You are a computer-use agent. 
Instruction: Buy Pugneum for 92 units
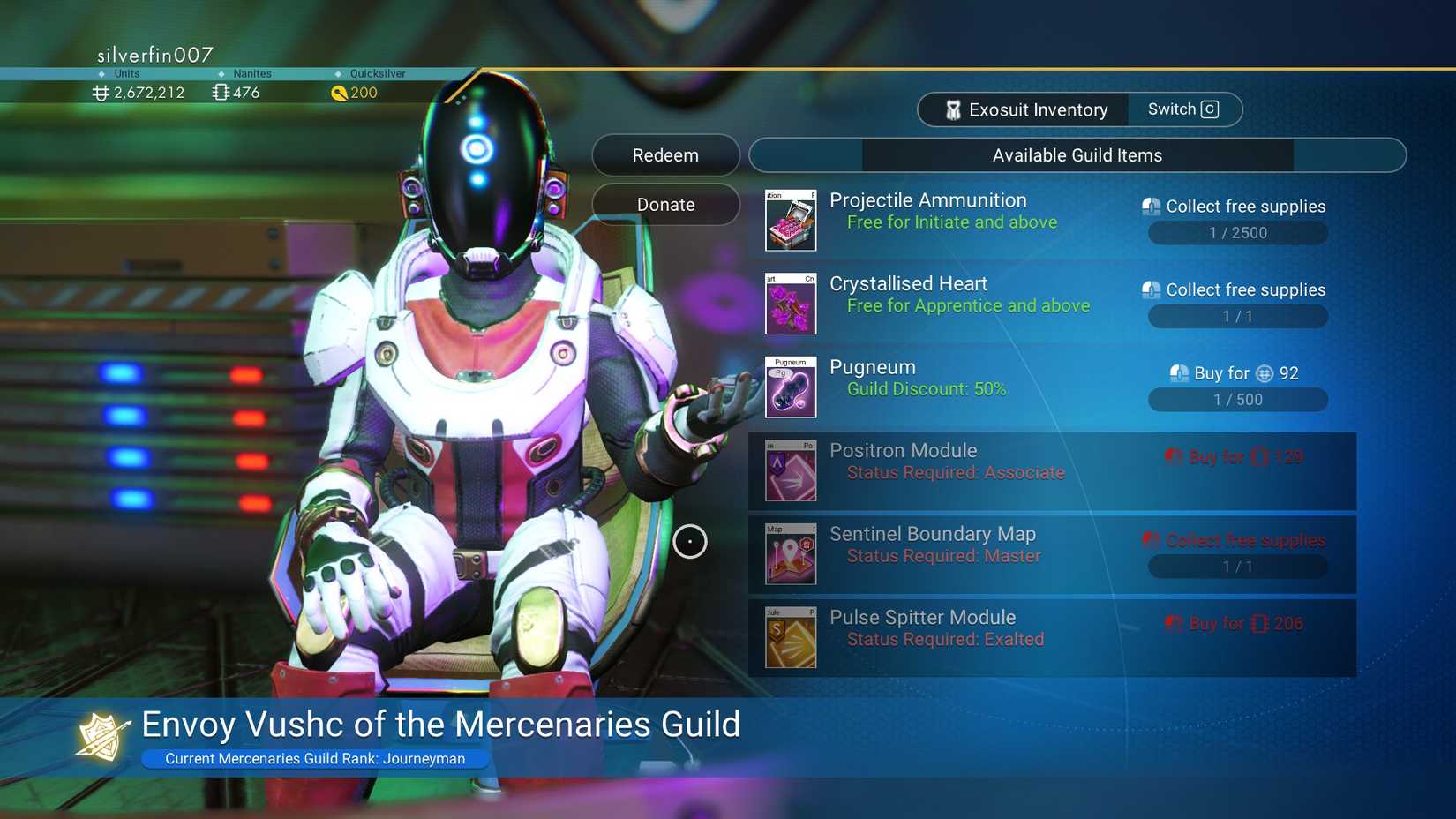click(x=1234, y=372)
